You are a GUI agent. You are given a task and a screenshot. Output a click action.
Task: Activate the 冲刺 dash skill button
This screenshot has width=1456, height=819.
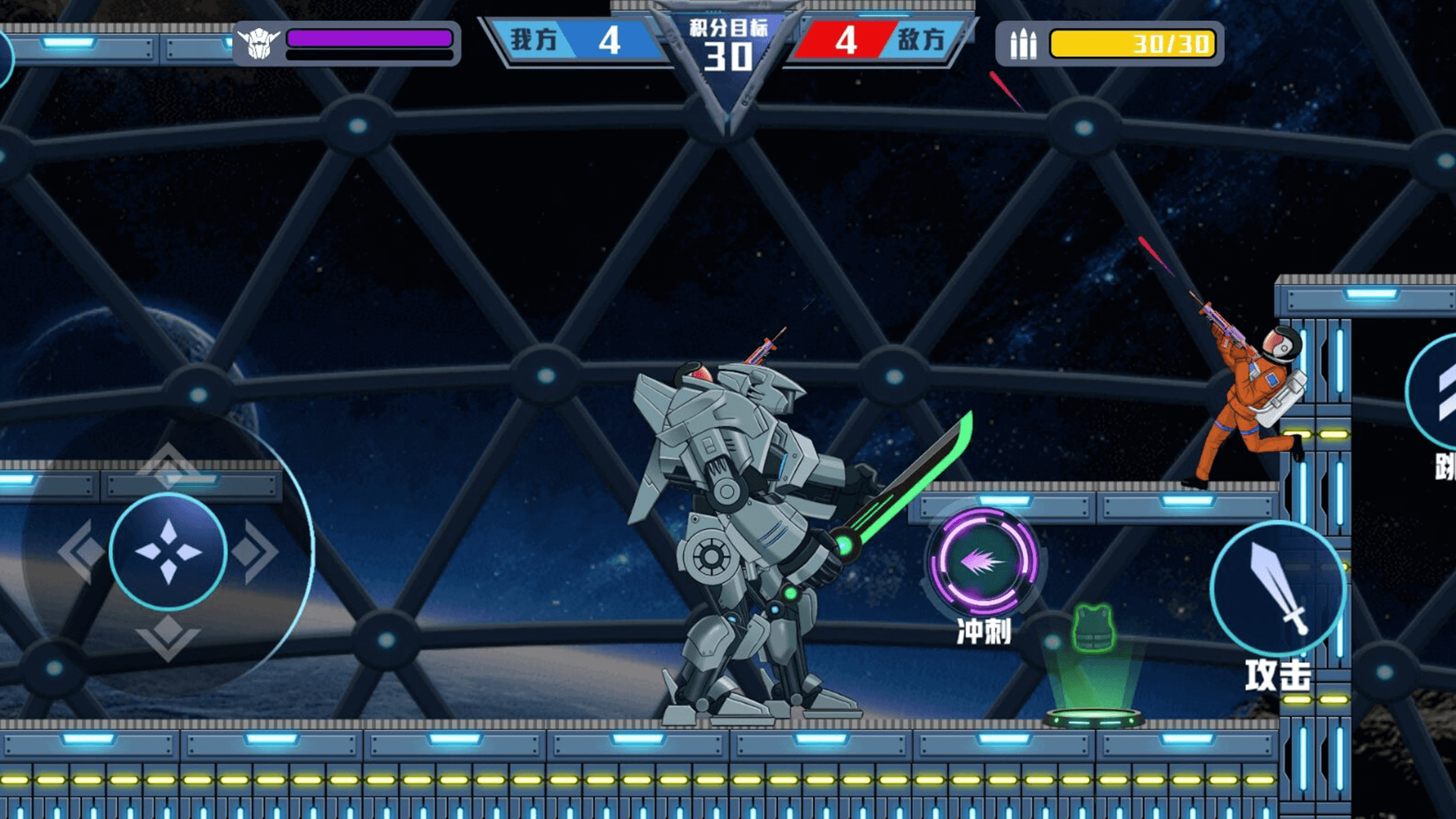pyautogui.click(x=984, y=562)
